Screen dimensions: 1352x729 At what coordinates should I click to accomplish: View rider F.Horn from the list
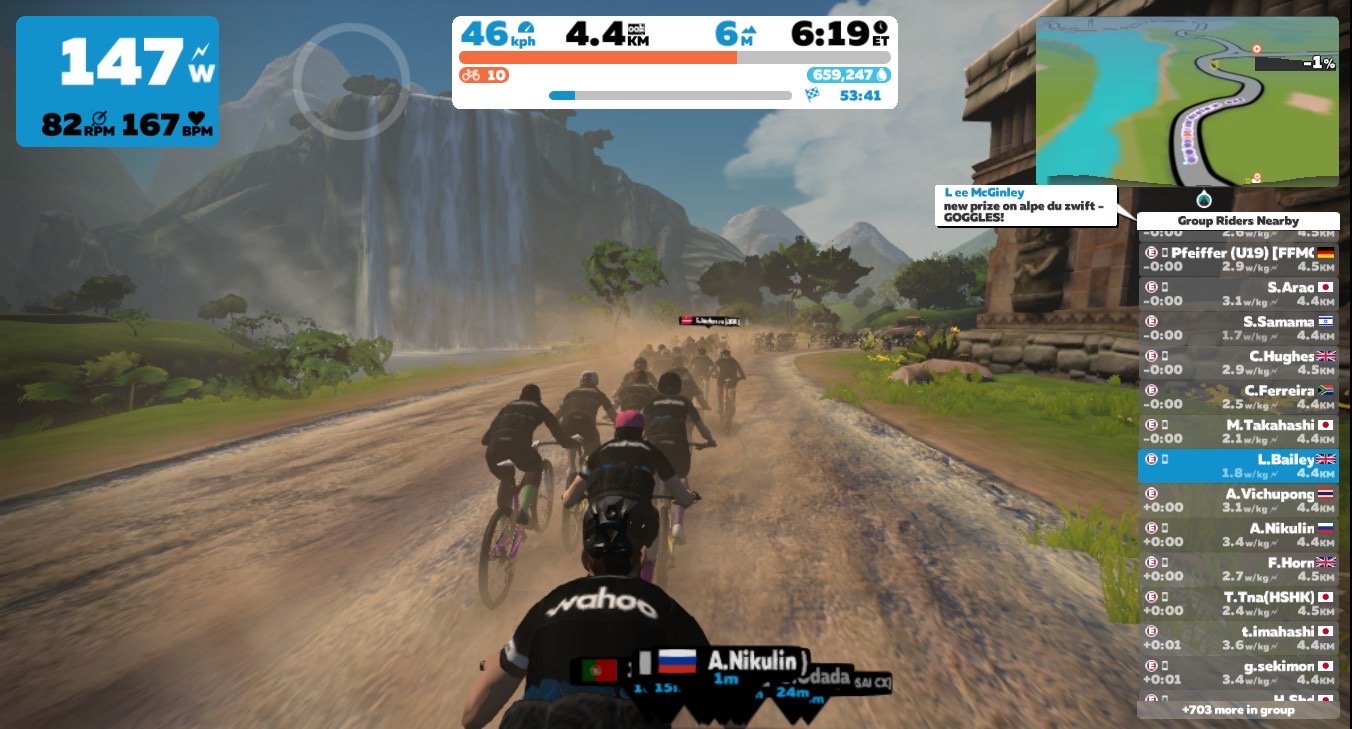point(1238,569)
